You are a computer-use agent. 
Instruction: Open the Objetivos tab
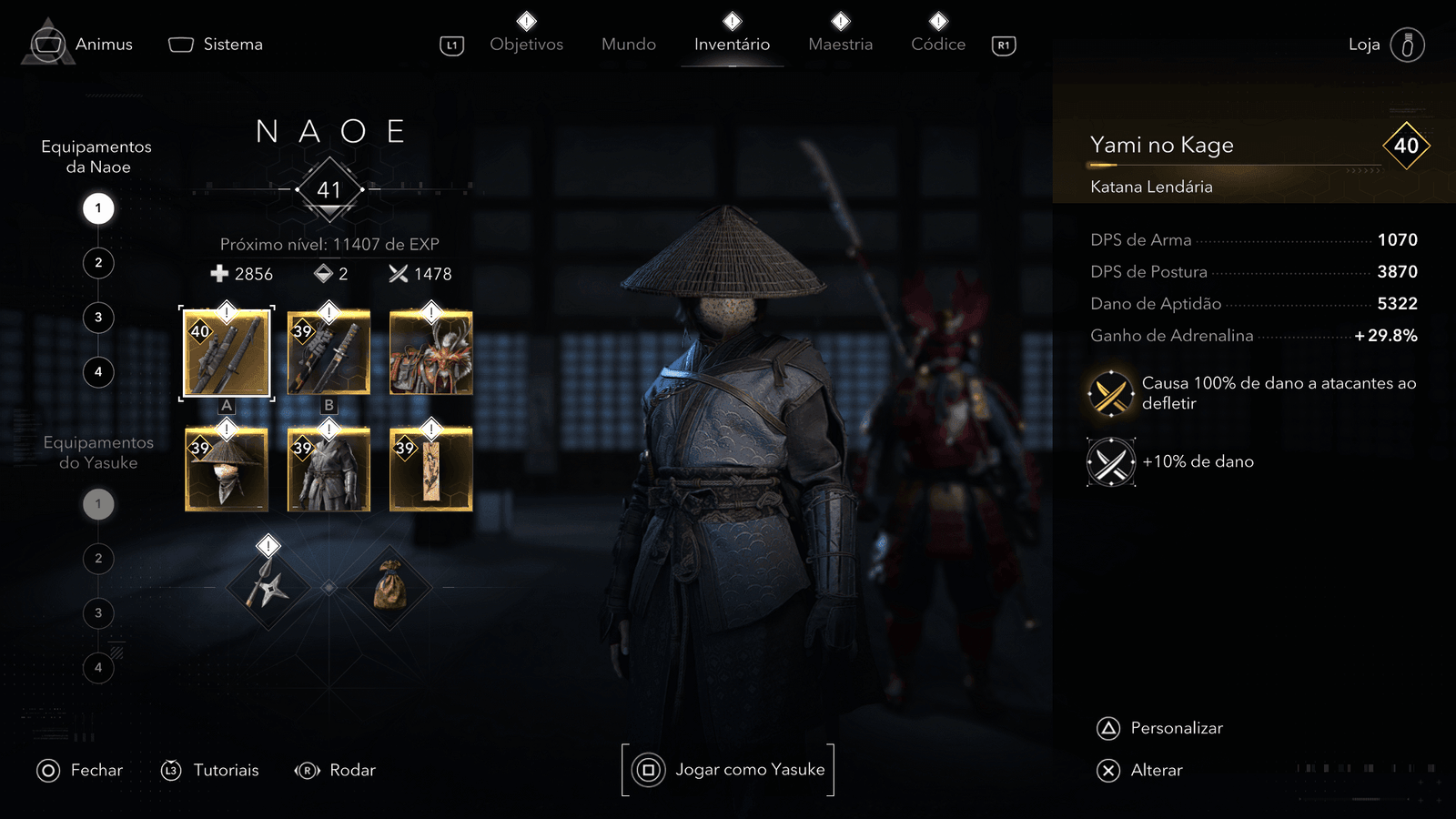coord(526,44)
